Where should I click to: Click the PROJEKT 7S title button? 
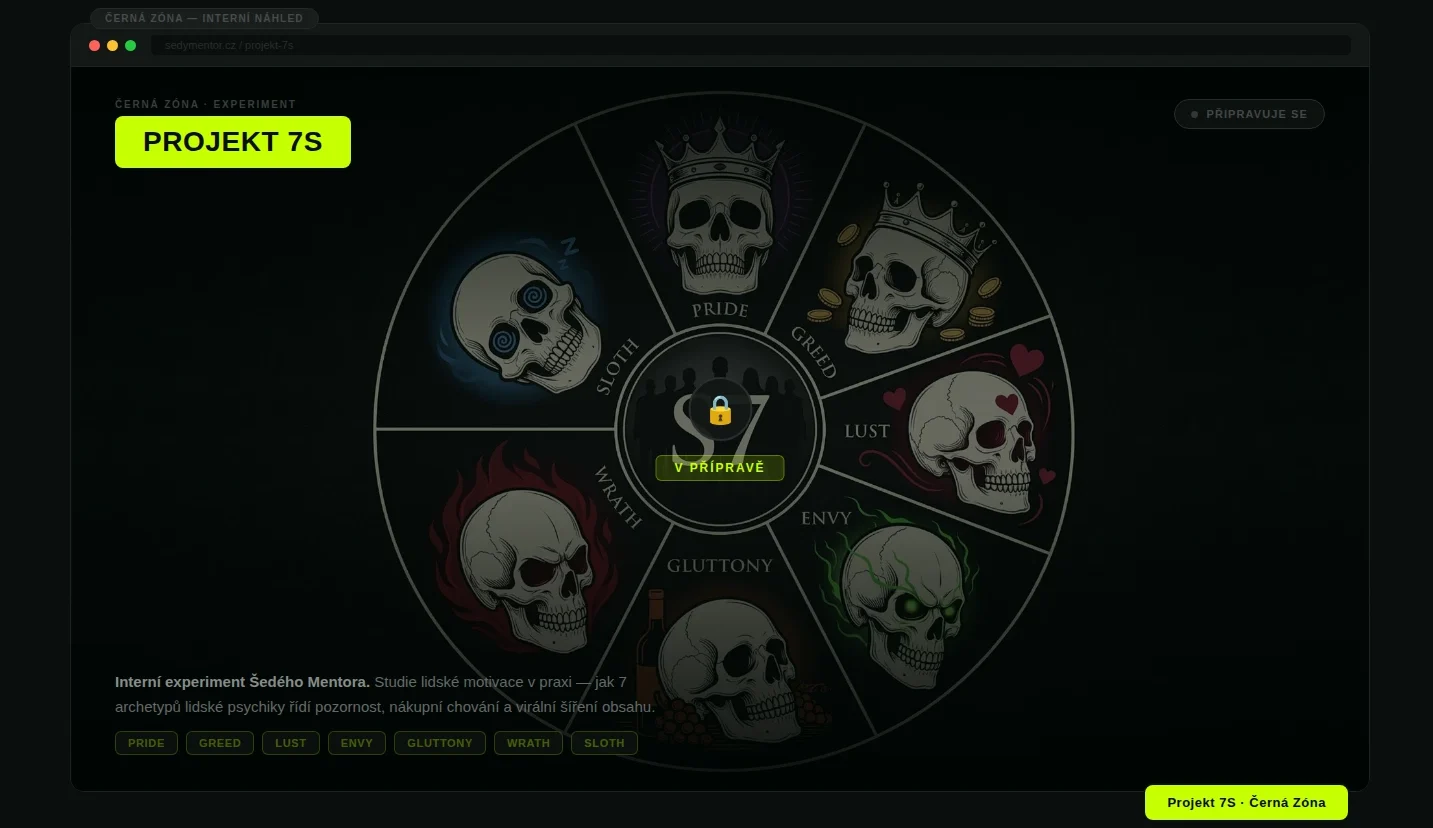pos(232,142)
